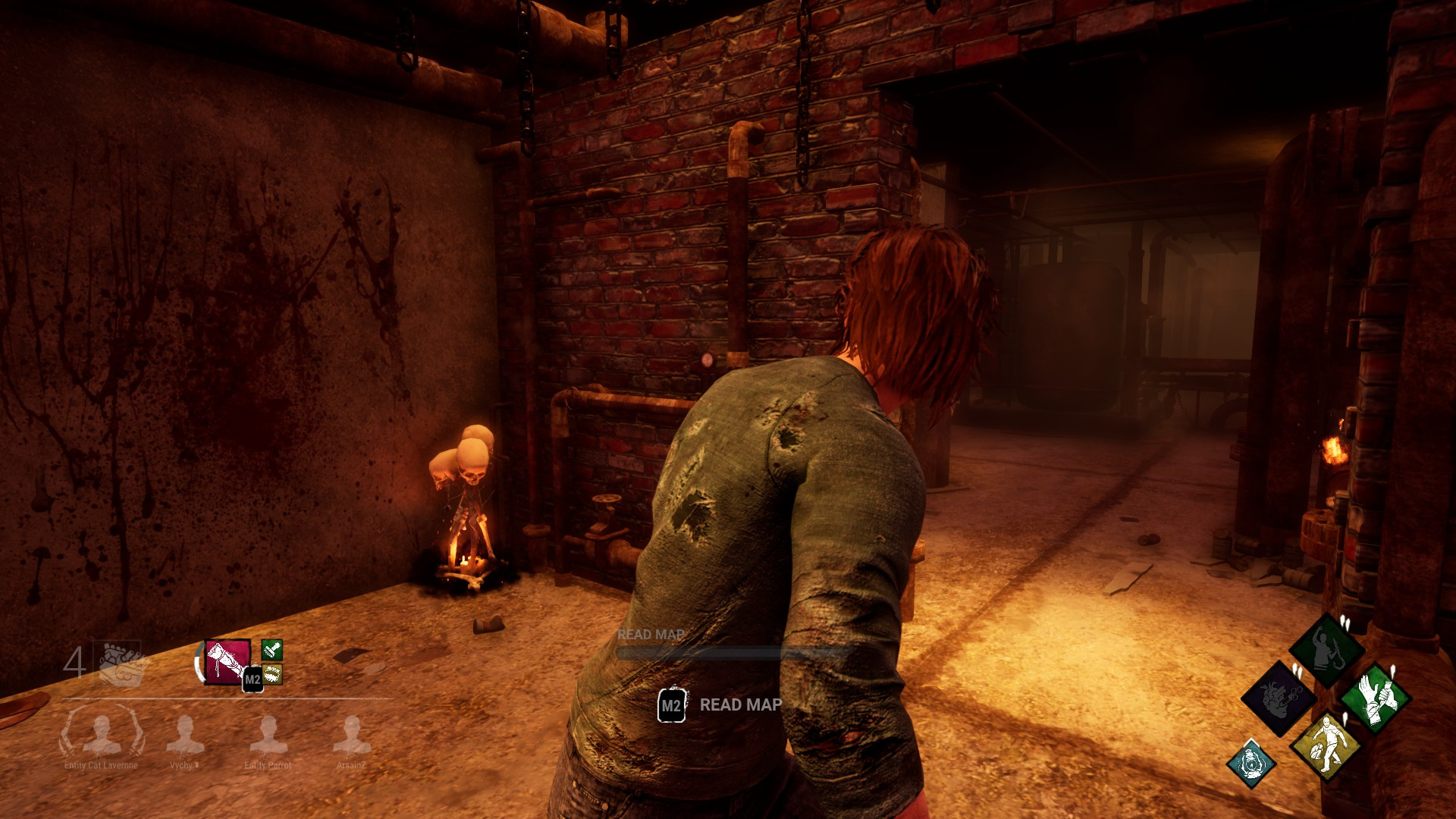Image resolution: width=1456 pixels, height=819 pixels.
Task: Click the crown score event icon near the 4
Action: click(119, 661)
